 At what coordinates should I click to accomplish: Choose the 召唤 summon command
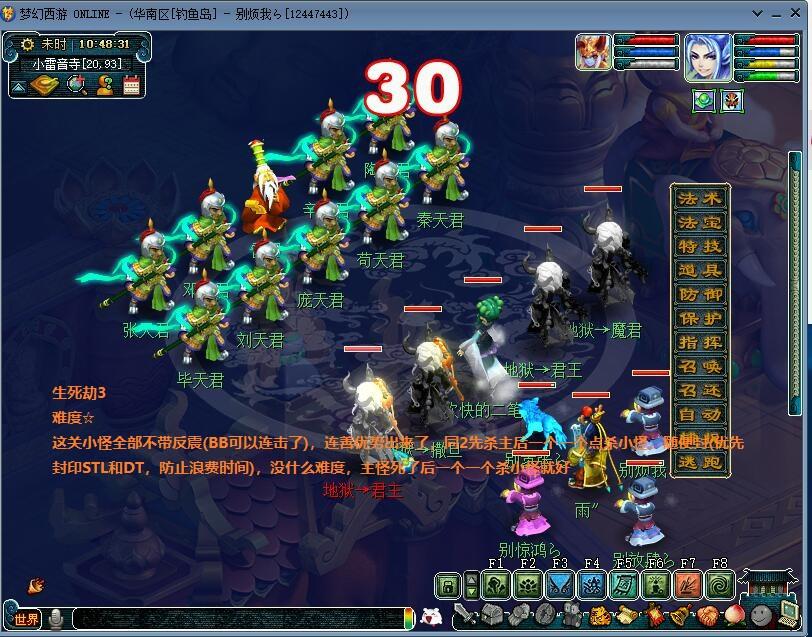[699, 366]
